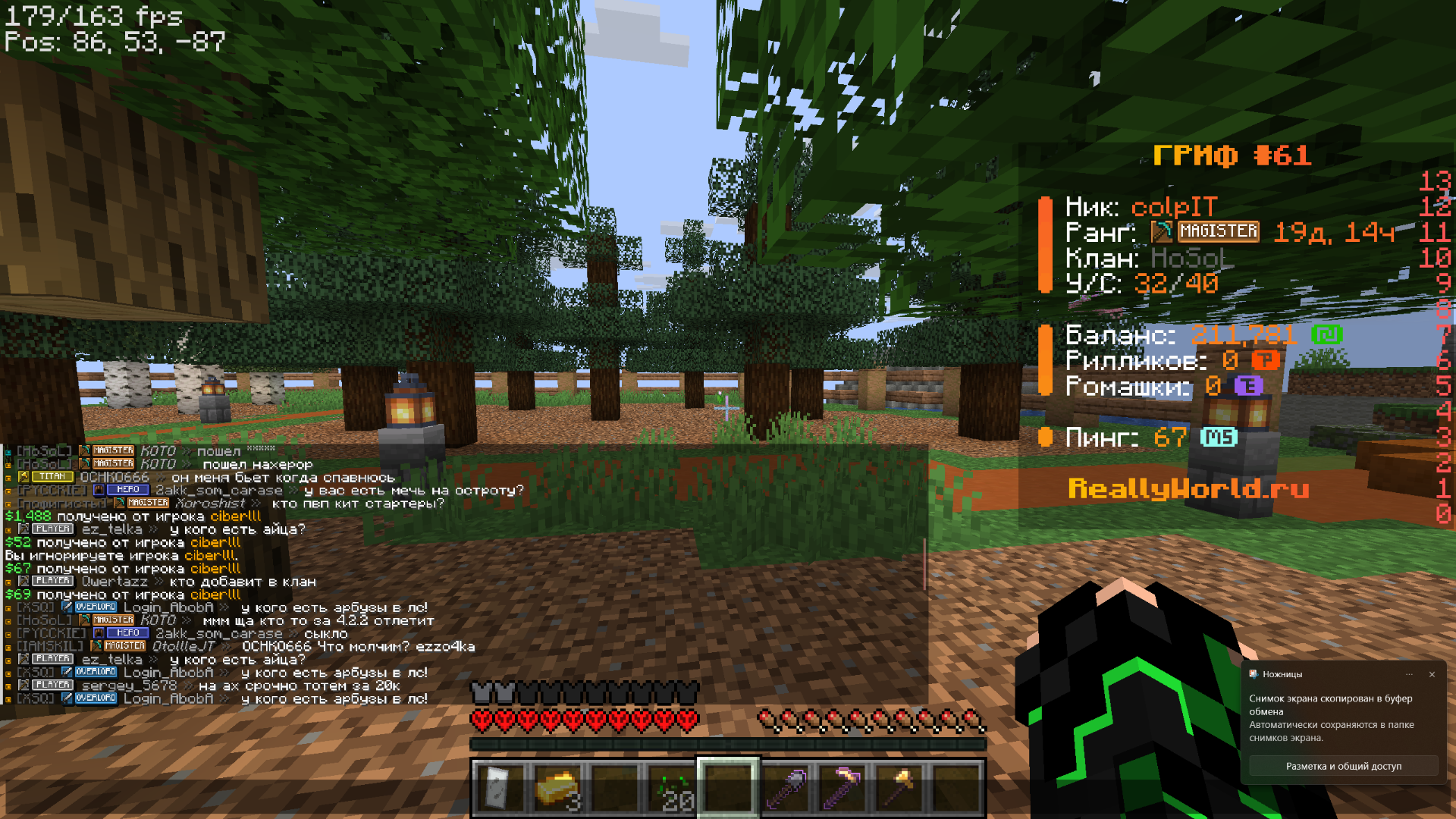Select the green seeds stack of 20
1456x819 pixels.
pyautogui.click(x=672, y=789)
